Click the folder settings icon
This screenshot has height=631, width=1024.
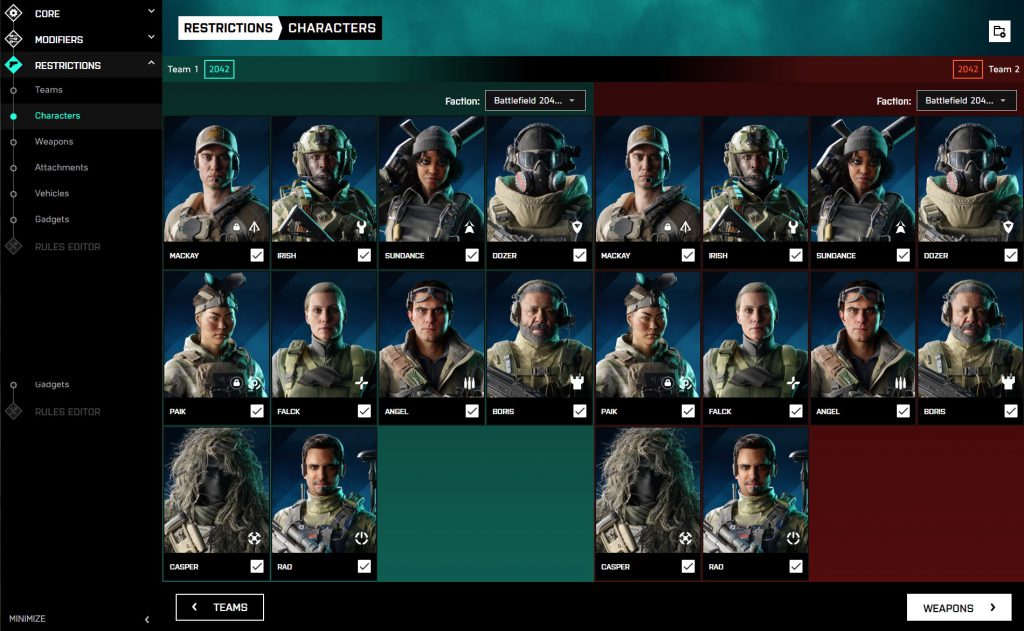[999, 31]
